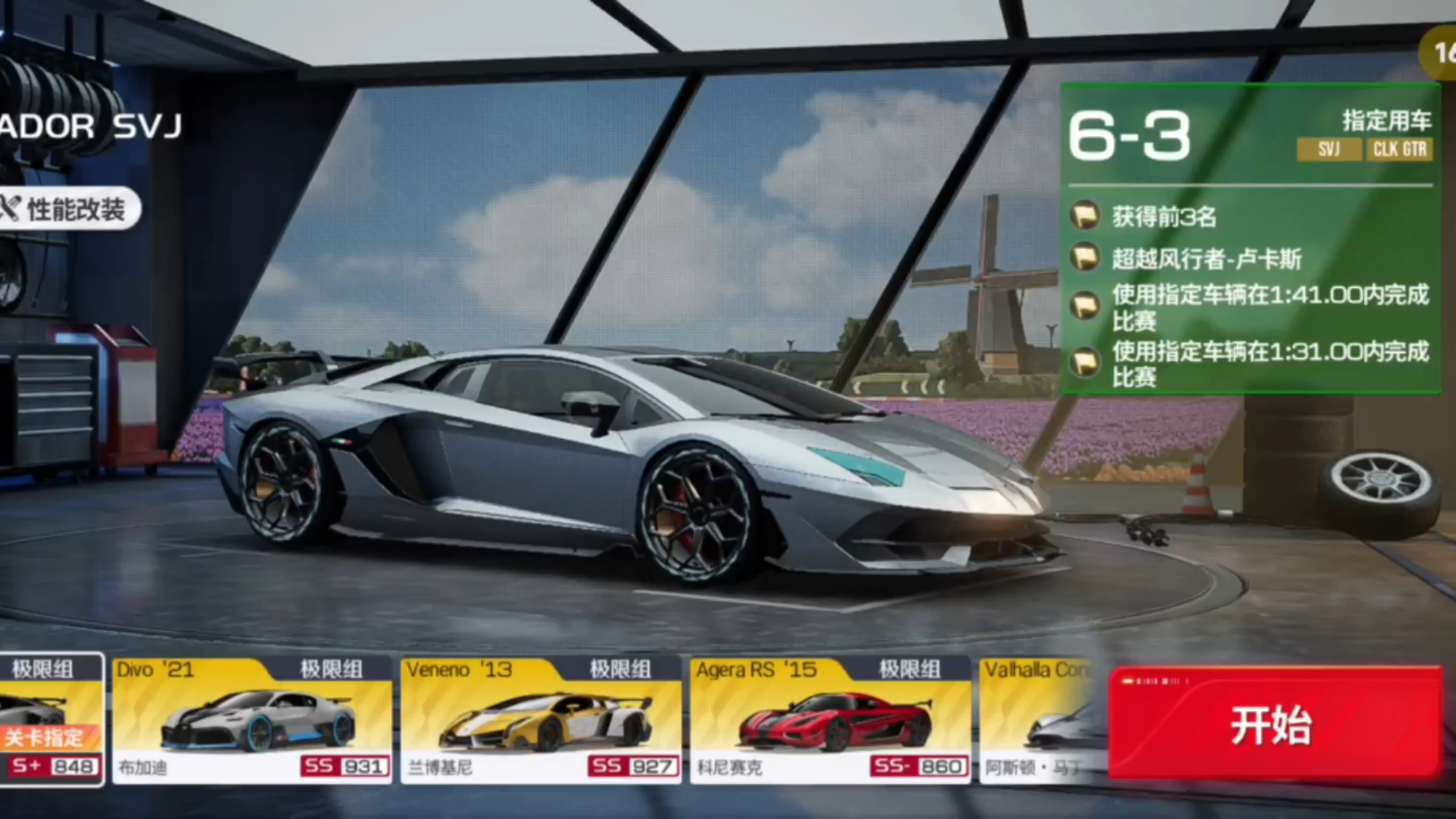
Task: Select the stage-designated S+ 848 car card
Action: 51,721
